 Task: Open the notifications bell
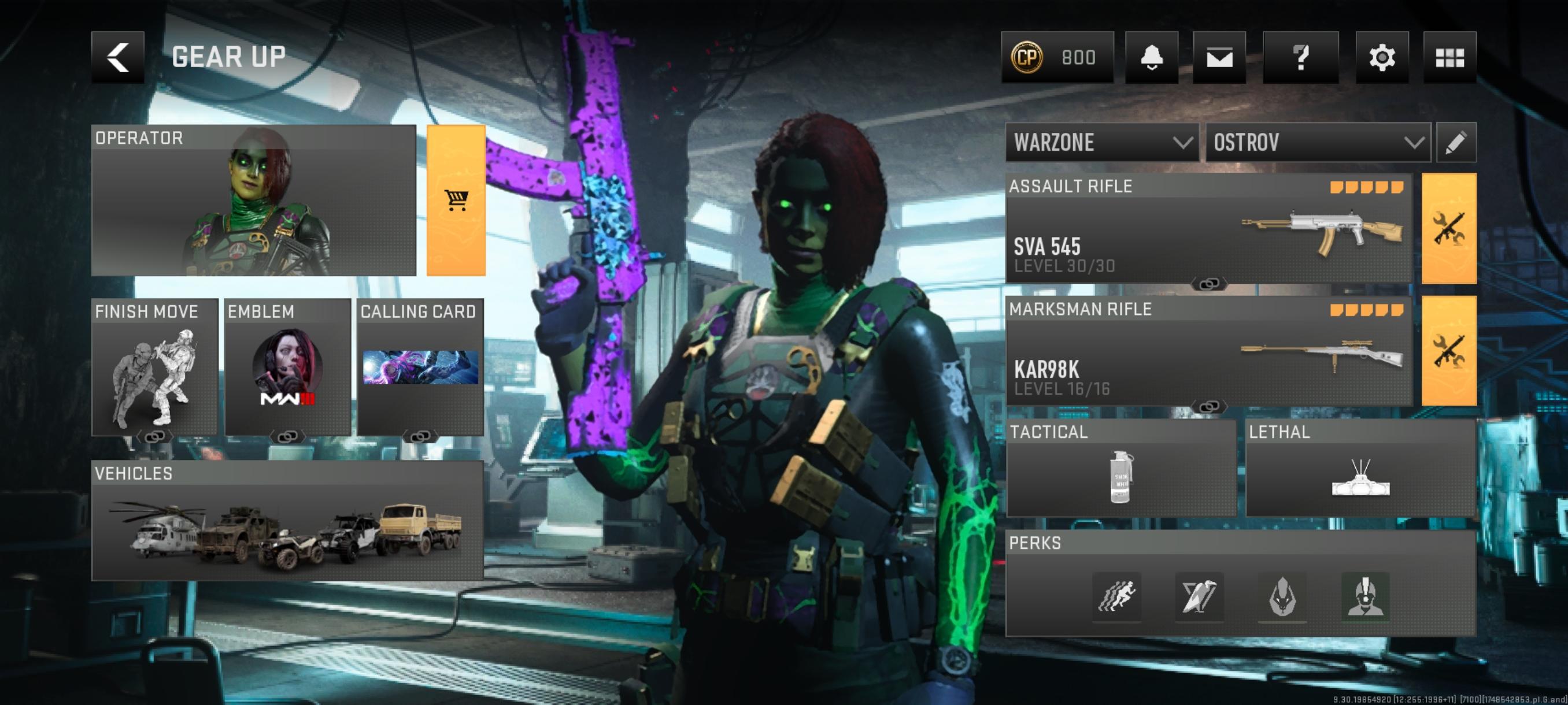point(1151,57)
